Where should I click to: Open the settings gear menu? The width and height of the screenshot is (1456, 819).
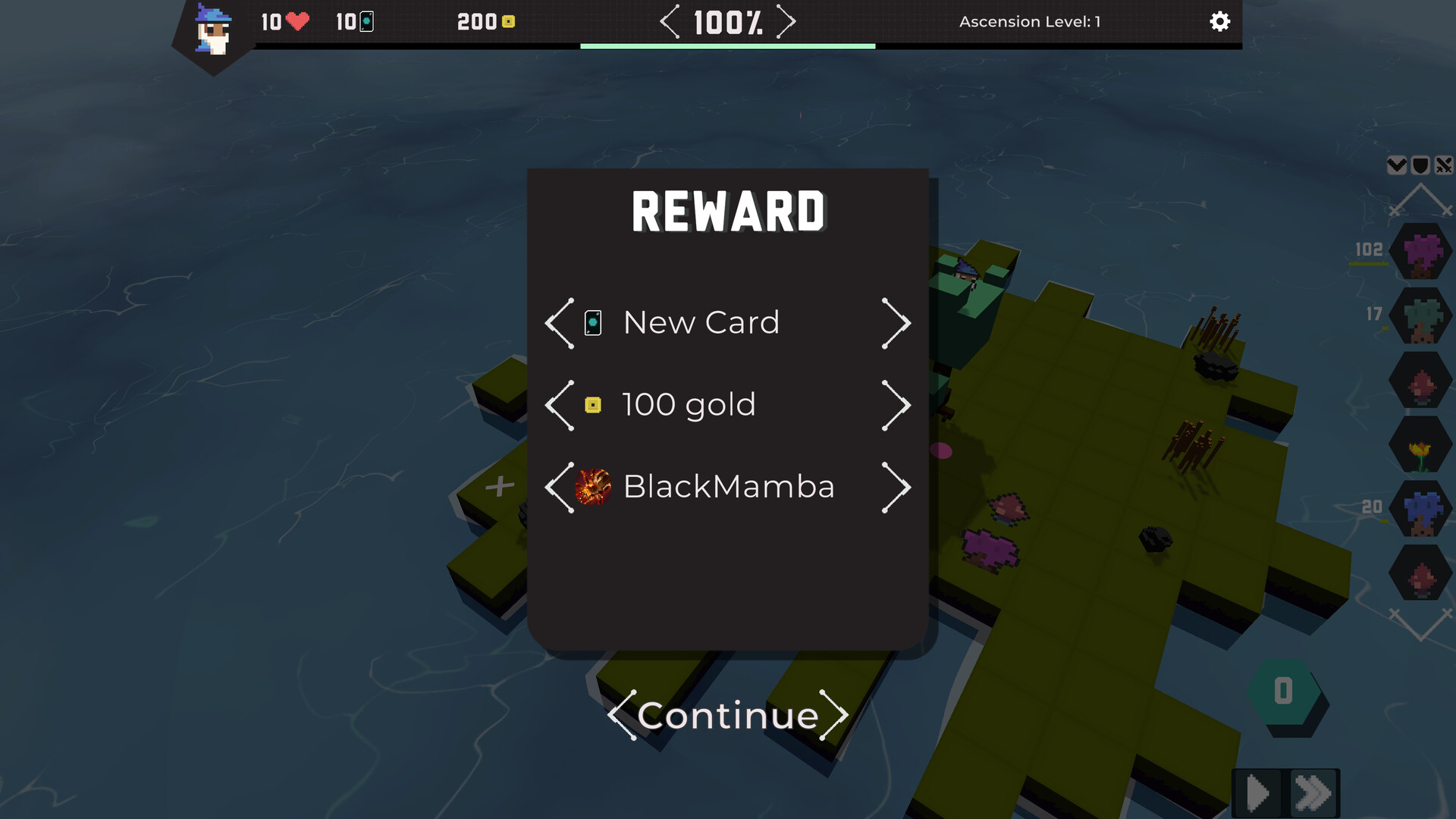point(1220,21)
